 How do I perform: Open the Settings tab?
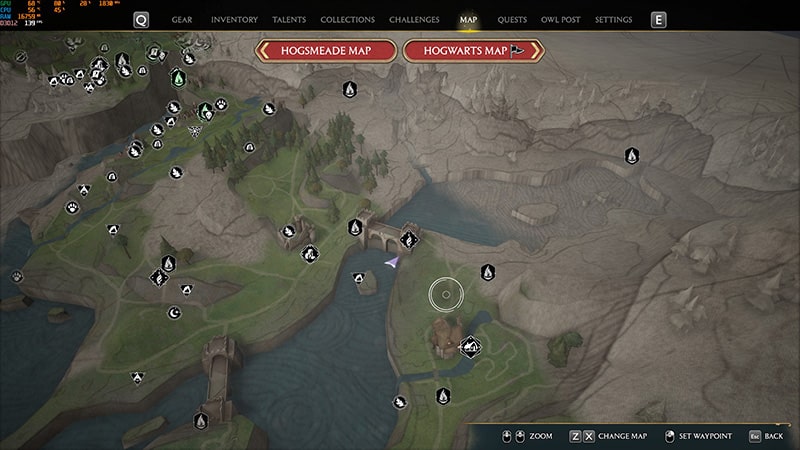pyautogui.click(x=613, y=19)
